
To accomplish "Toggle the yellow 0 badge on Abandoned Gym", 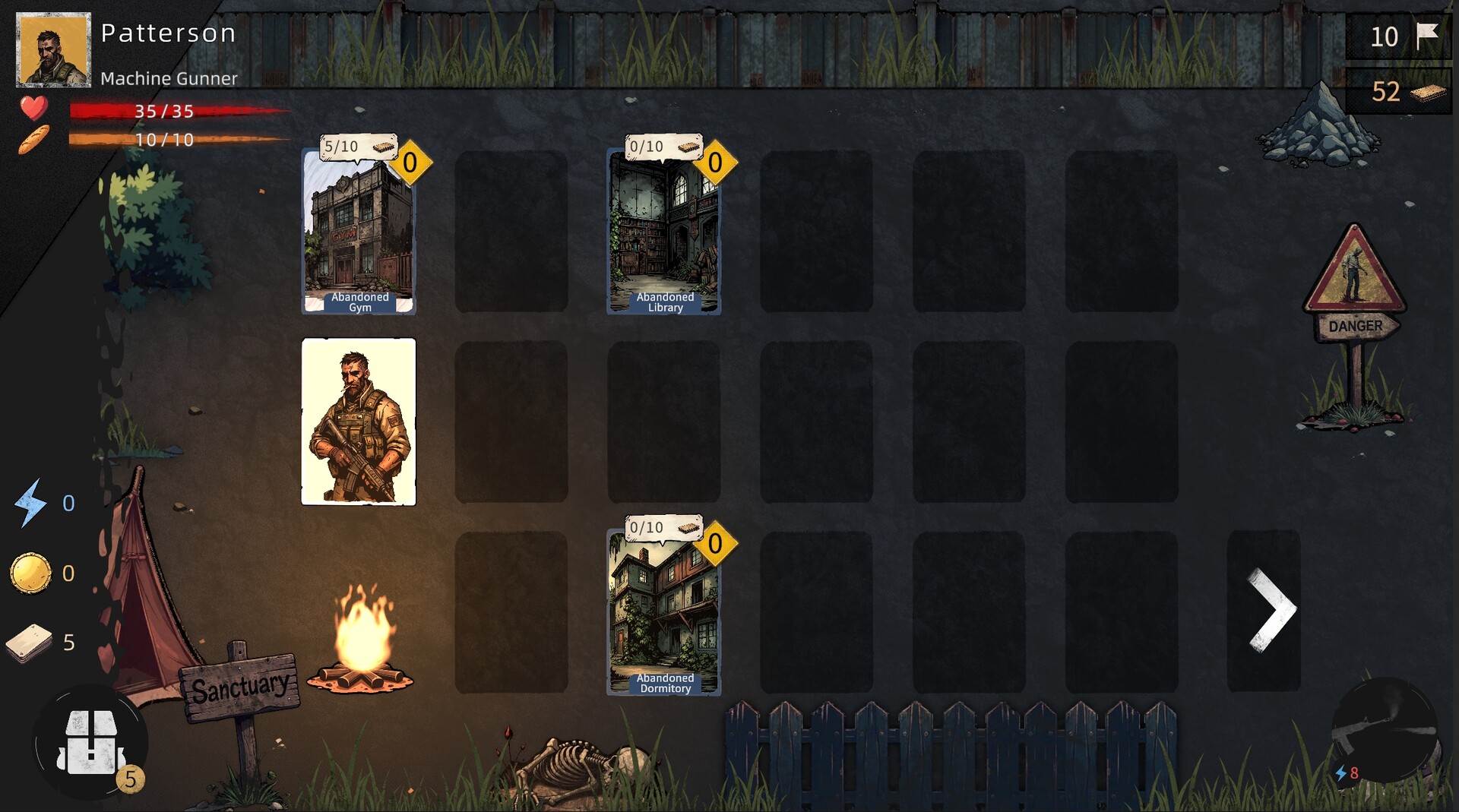I will [411, 162].
